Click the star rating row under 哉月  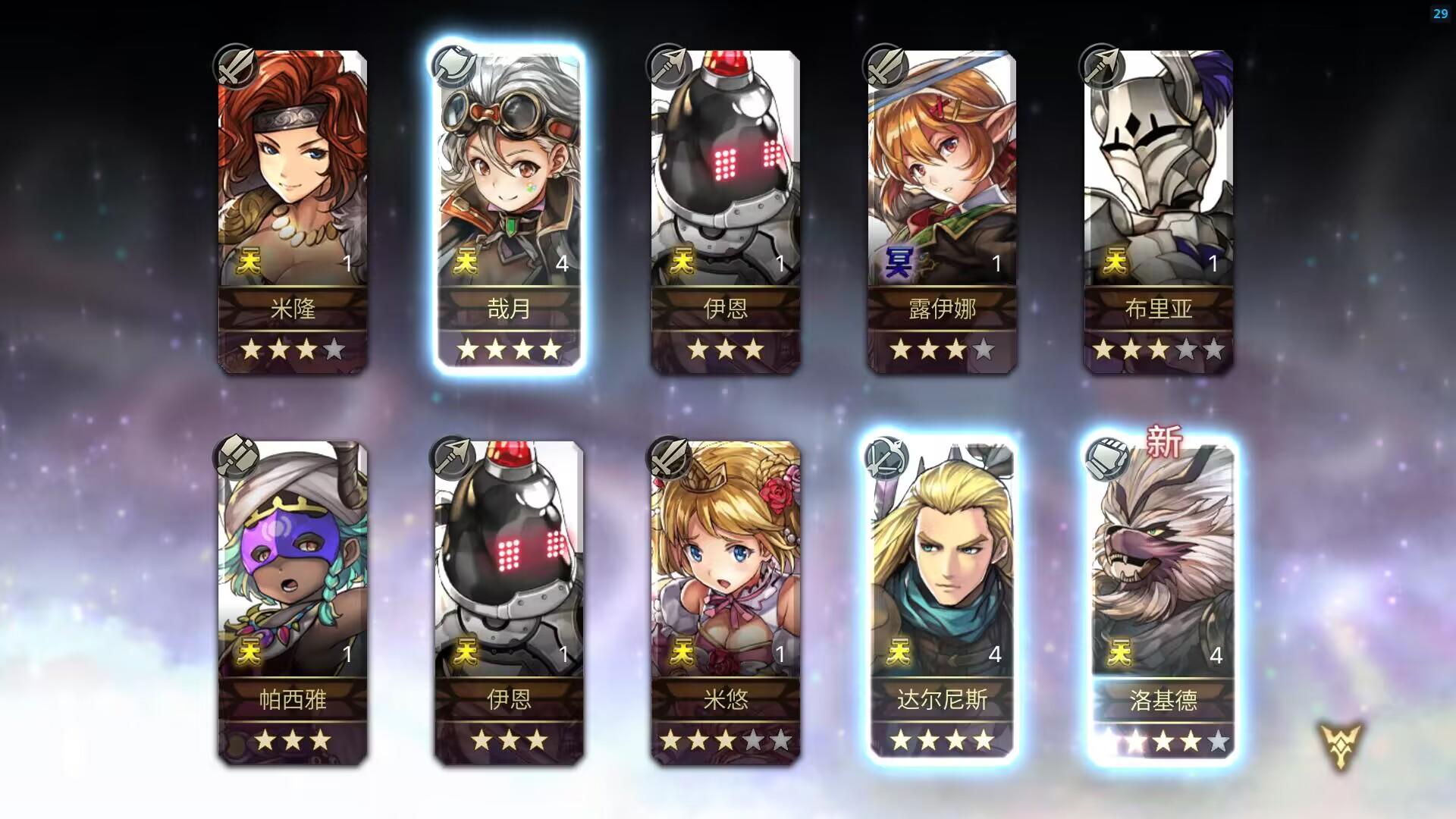(510, 349)
